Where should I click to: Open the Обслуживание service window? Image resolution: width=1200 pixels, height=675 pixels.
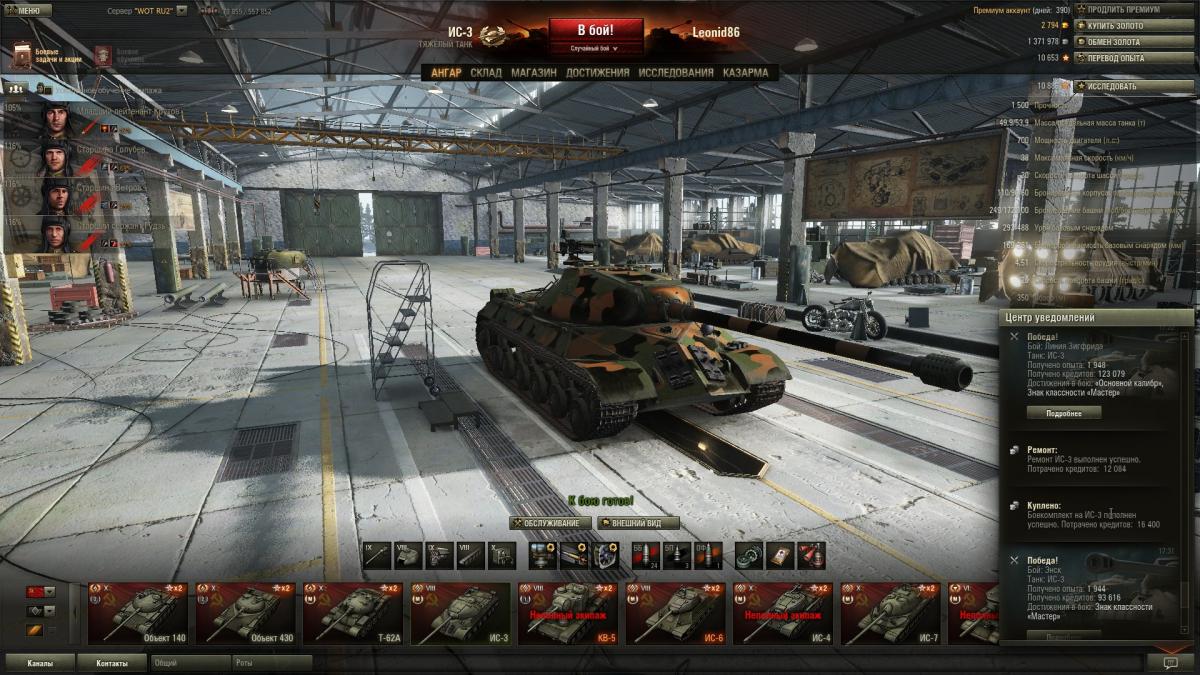[x=546, y=523]
